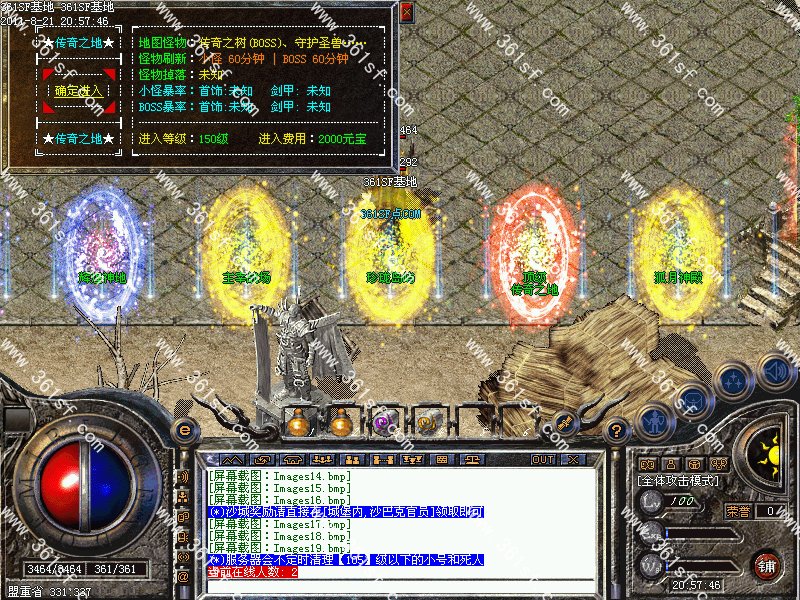Open help with the question mark button
Screen dimensions: 800x600
[x=617, y=431]
